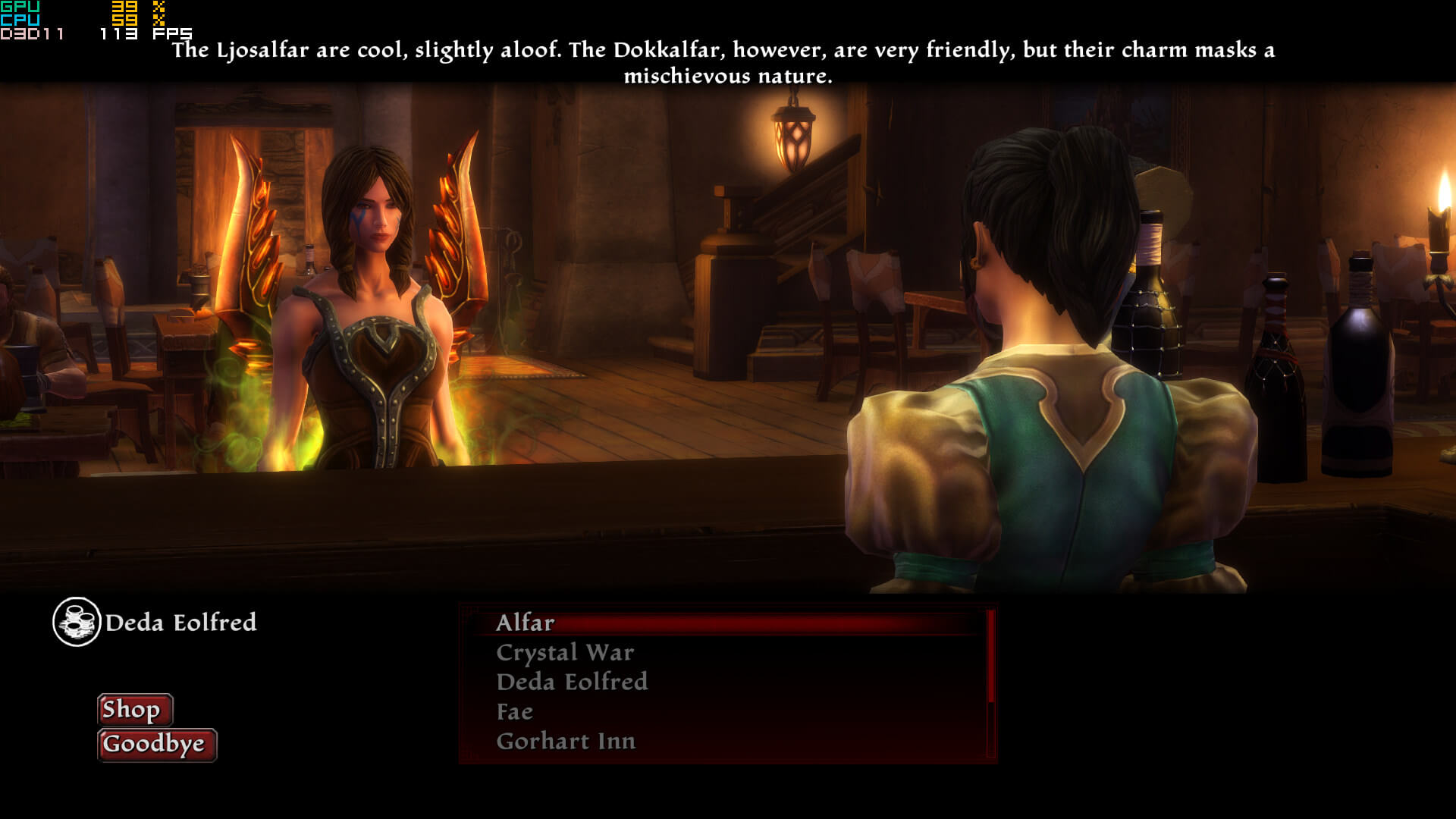
Task: Ask about the Alfar topic
Action: click(525, 623)
